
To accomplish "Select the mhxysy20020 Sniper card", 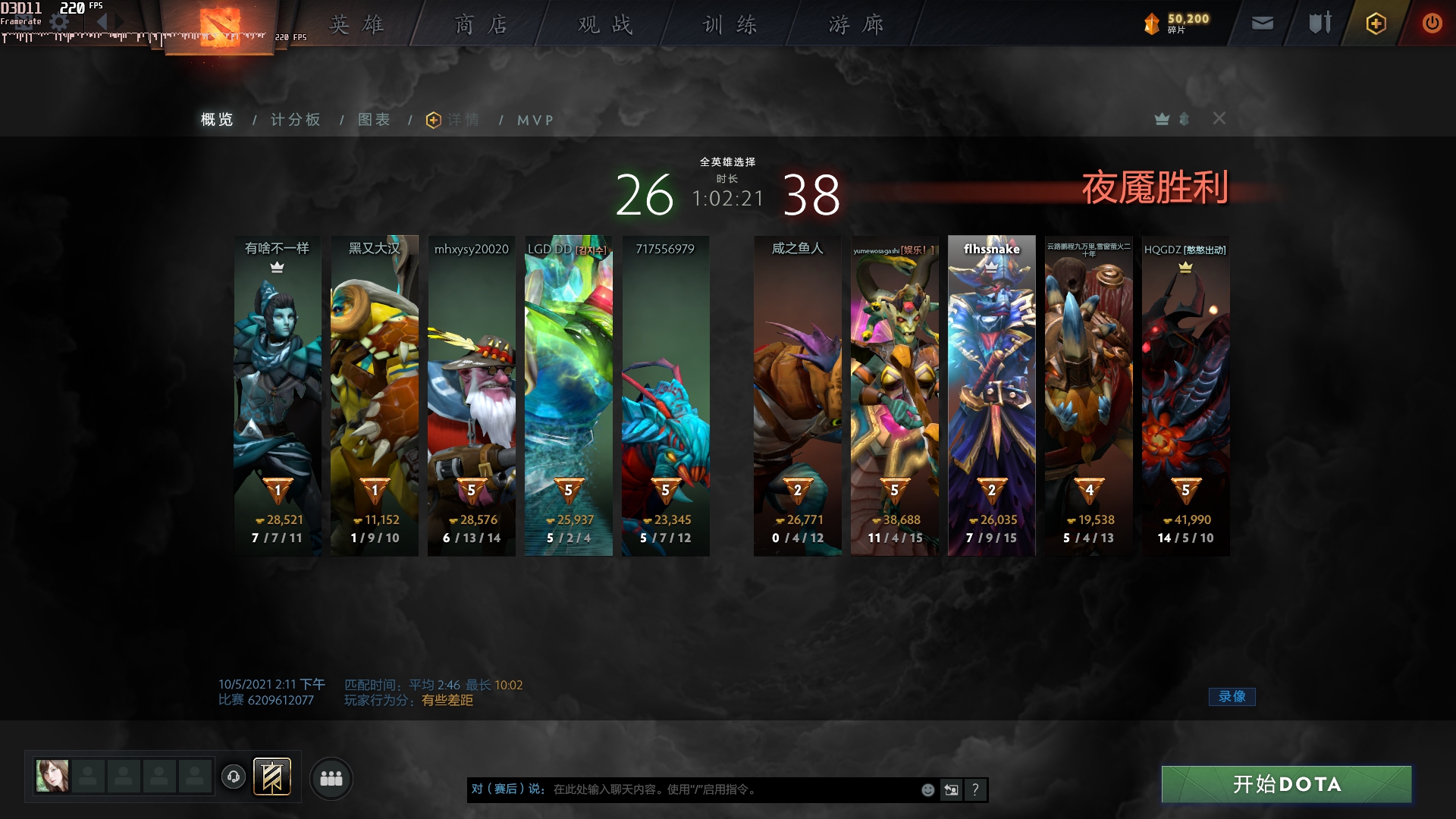I will tap(471, 394).
